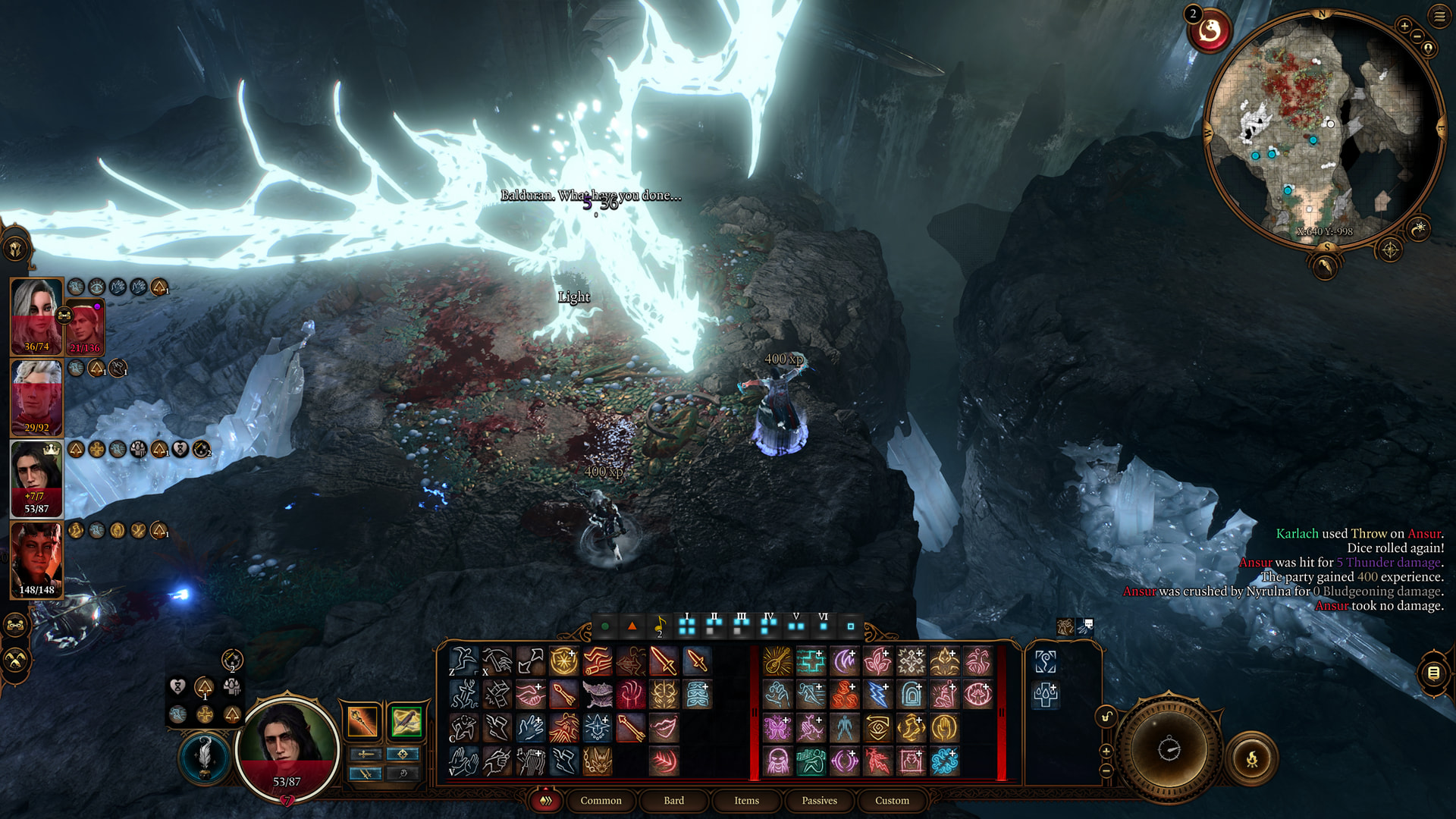The height and width of the screenshot is (819, 1456).
Task: Activate the lute Bardic Inspiration icon
Action: (777, 661)
